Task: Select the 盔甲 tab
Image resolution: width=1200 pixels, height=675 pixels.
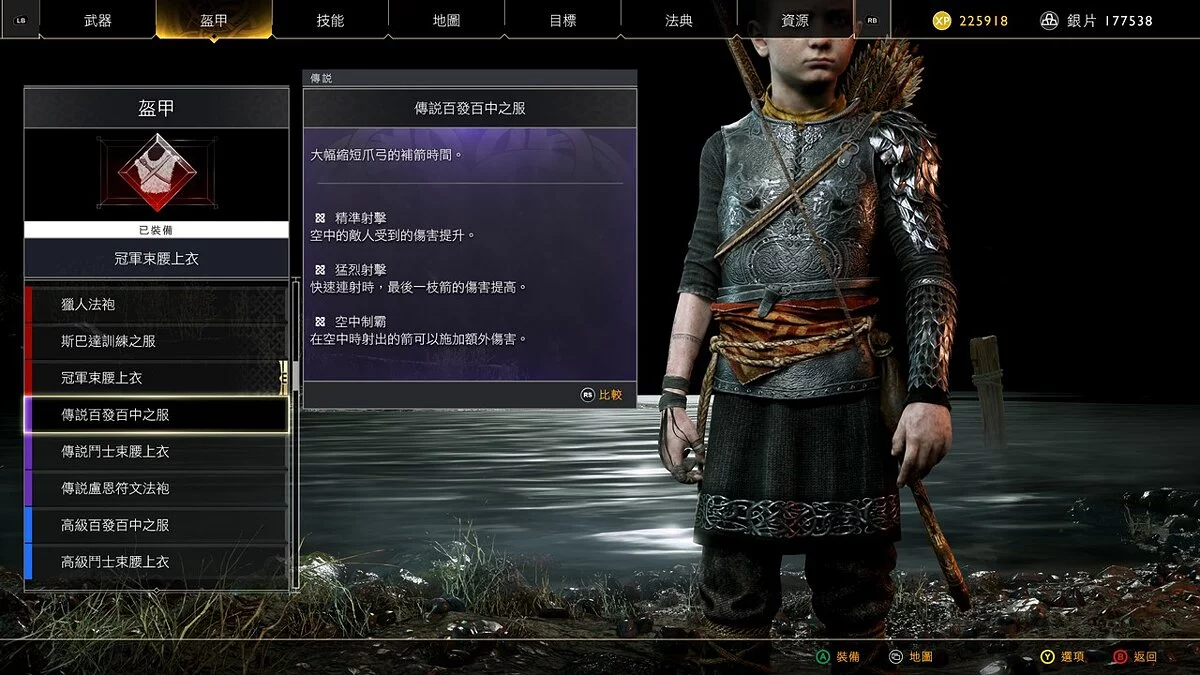Action: [x=214, y=20]
